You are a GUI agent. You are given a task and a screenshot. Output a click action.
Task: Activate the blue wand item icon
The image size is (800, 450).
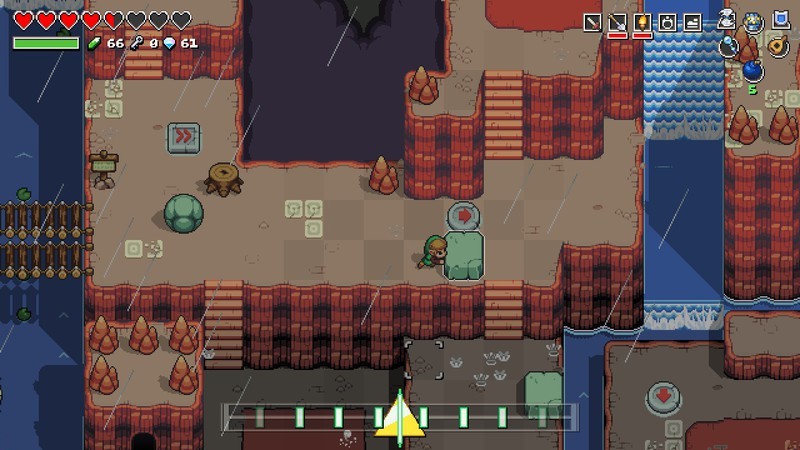point(728,45)
